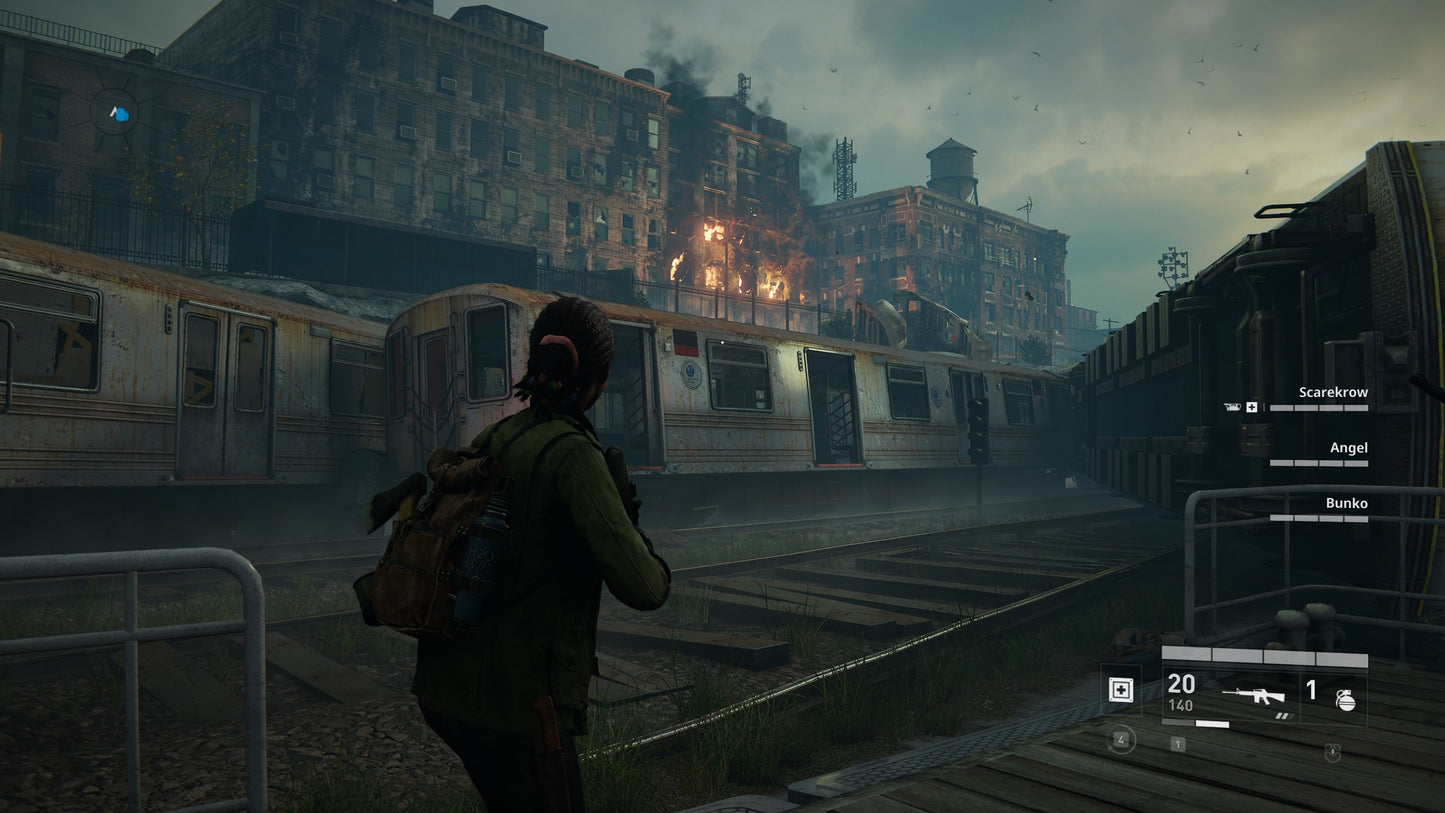Click the first health segment above the ammo counter

1188,654
